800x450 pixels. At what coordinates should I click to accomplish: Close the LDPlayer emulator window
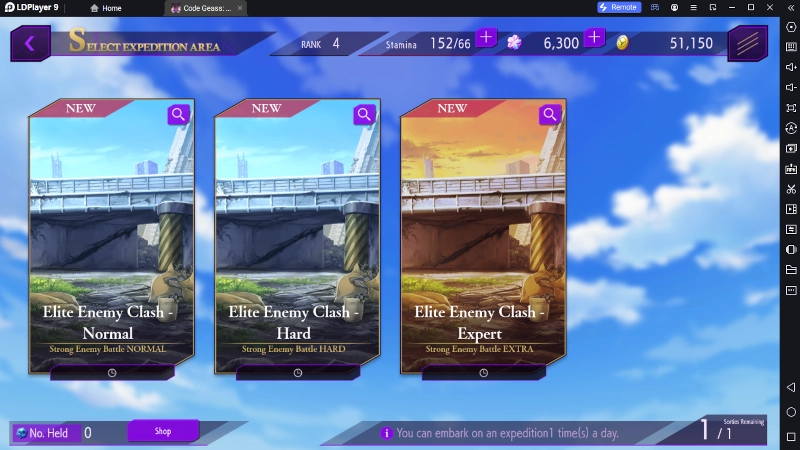[x=770, y=8]
